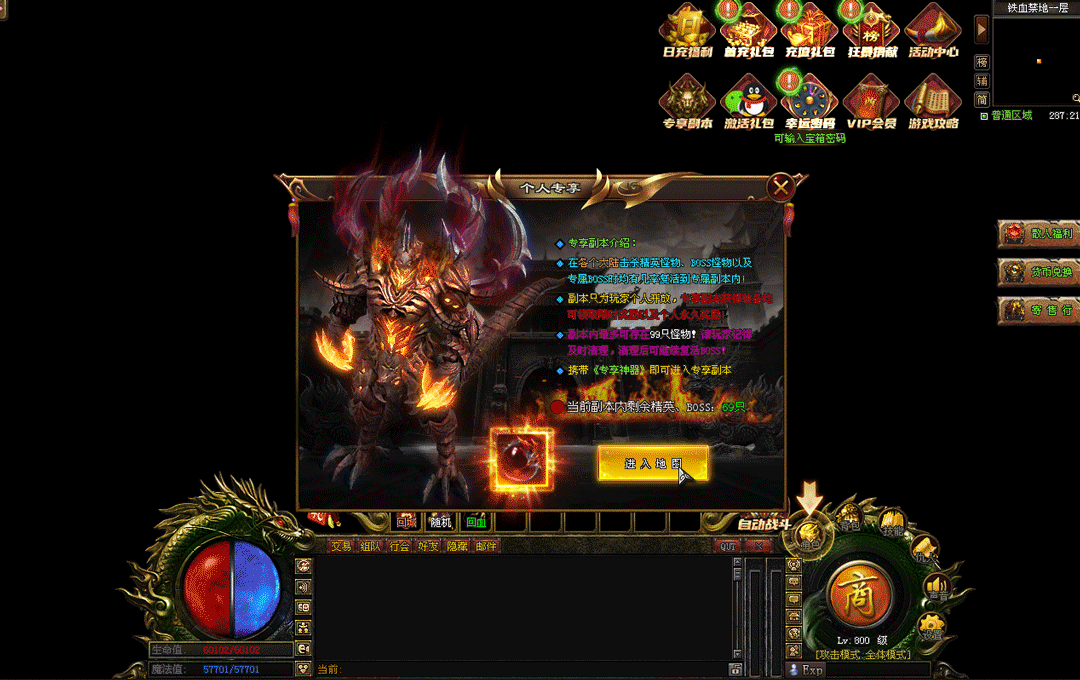Open the 游戏攻略 game guide scroll
The height and width of the screenshot is (680, 1080).
933,101
